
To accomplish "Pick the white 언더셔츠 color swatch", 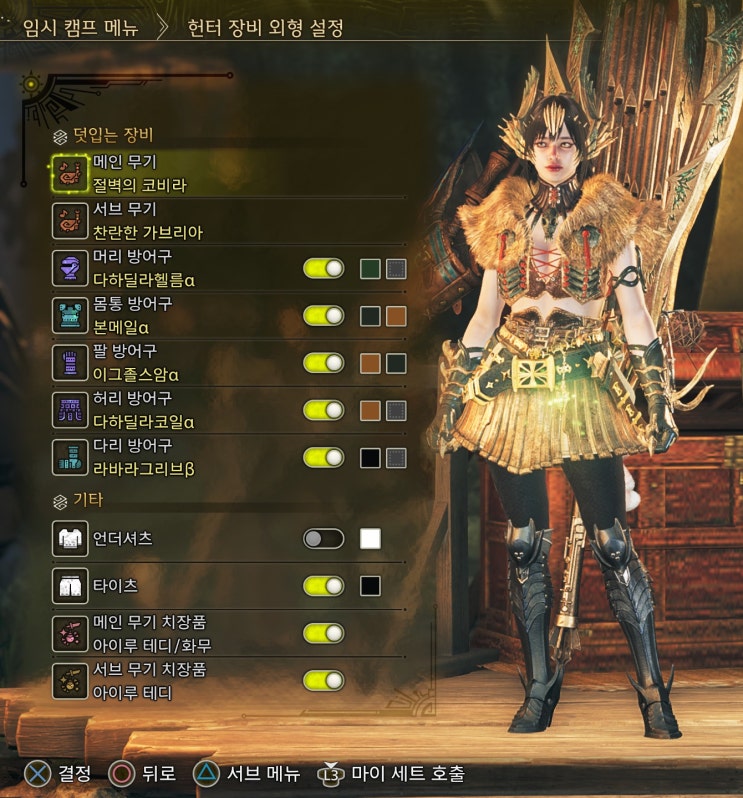I will [370, 539].
